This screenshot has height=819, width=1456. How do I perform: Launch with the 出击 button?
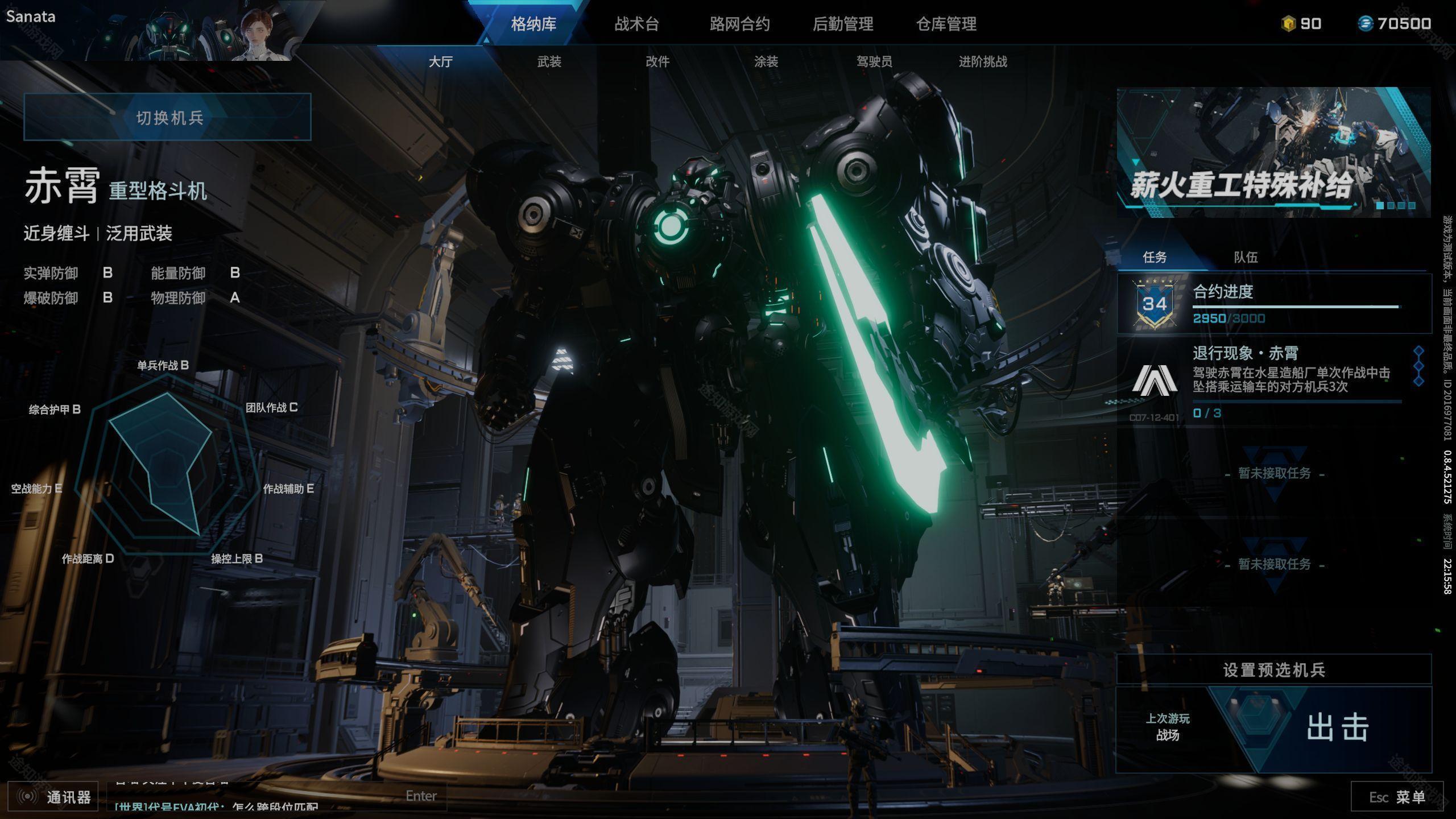[1337, 728]
